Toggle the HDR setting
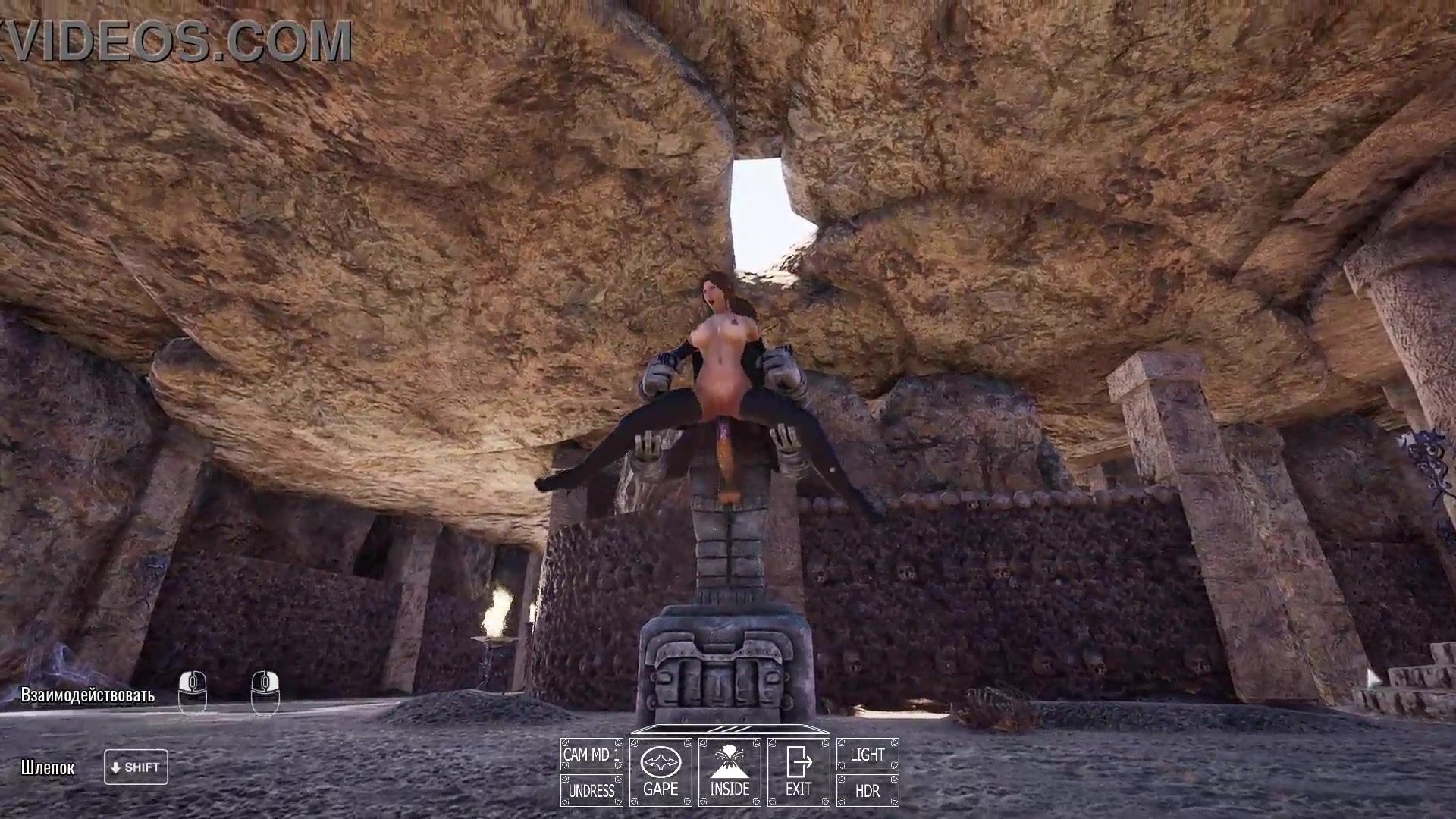 (868, 790)
